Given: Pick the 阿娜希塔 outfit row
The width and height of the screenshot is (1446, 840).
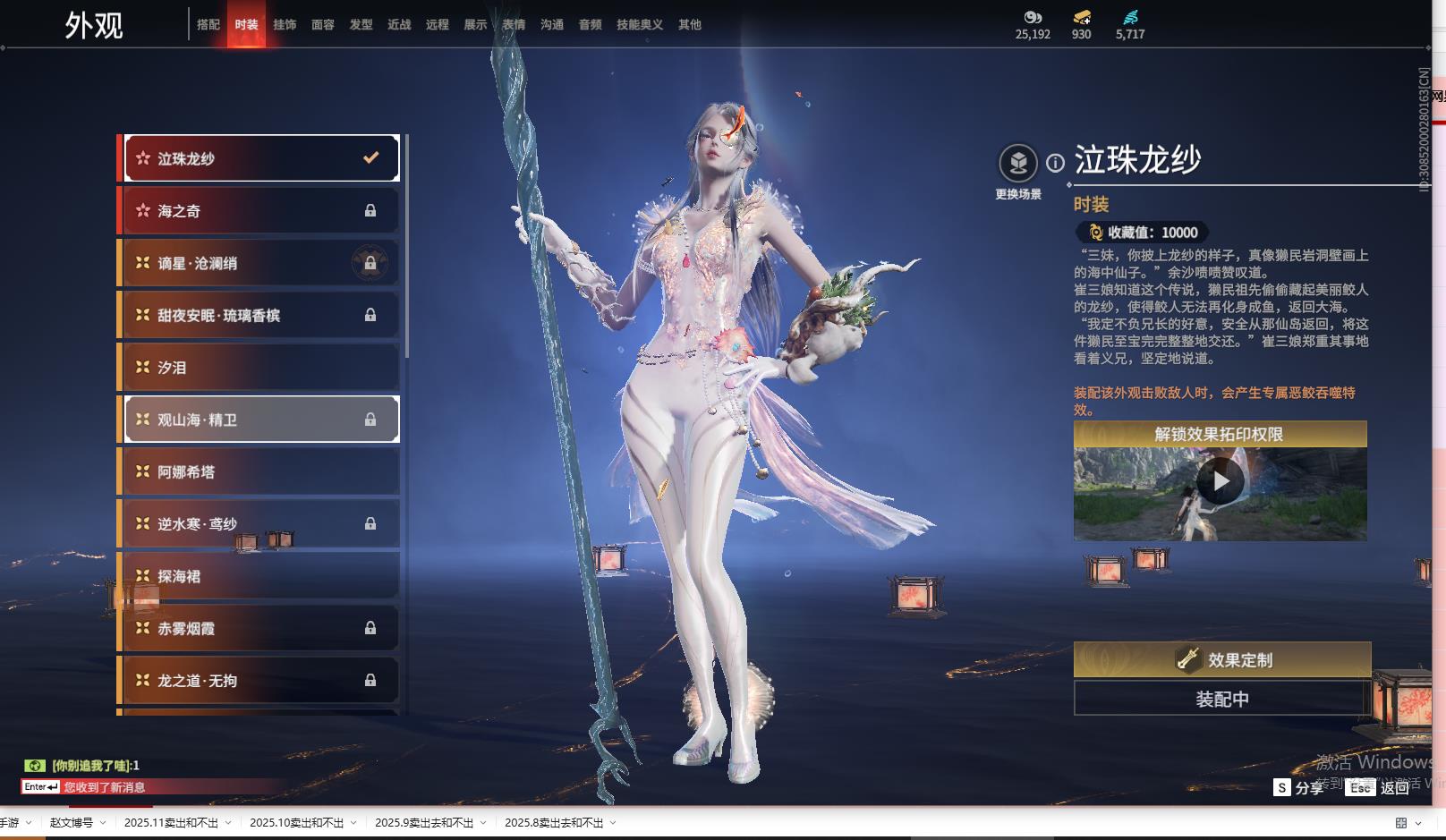Looking at the screenshot, I should [x=260, y=471].
